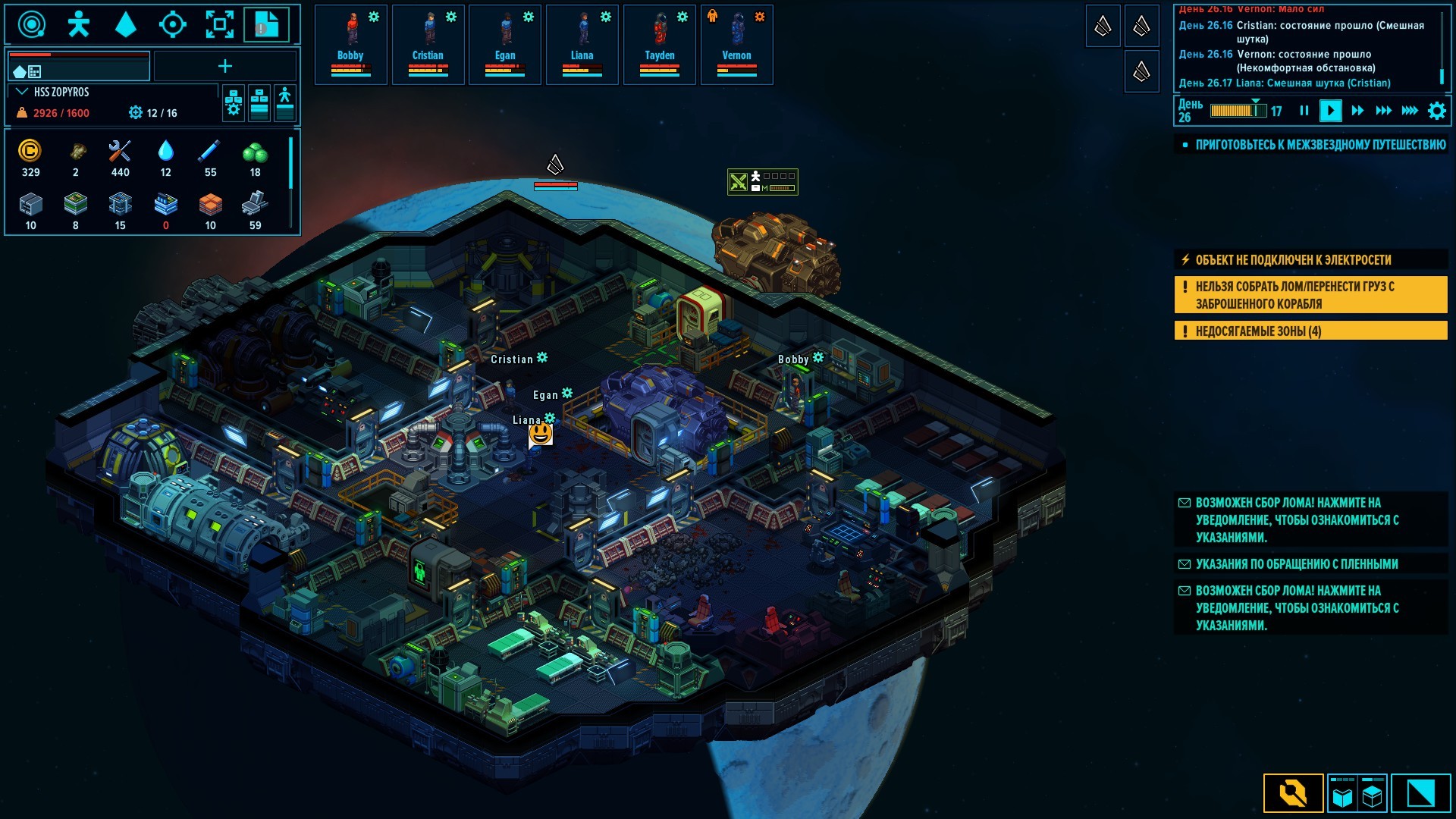Open the water droplet resources tab
This screenshot has width=1456, height=819.
click(125, 25)
